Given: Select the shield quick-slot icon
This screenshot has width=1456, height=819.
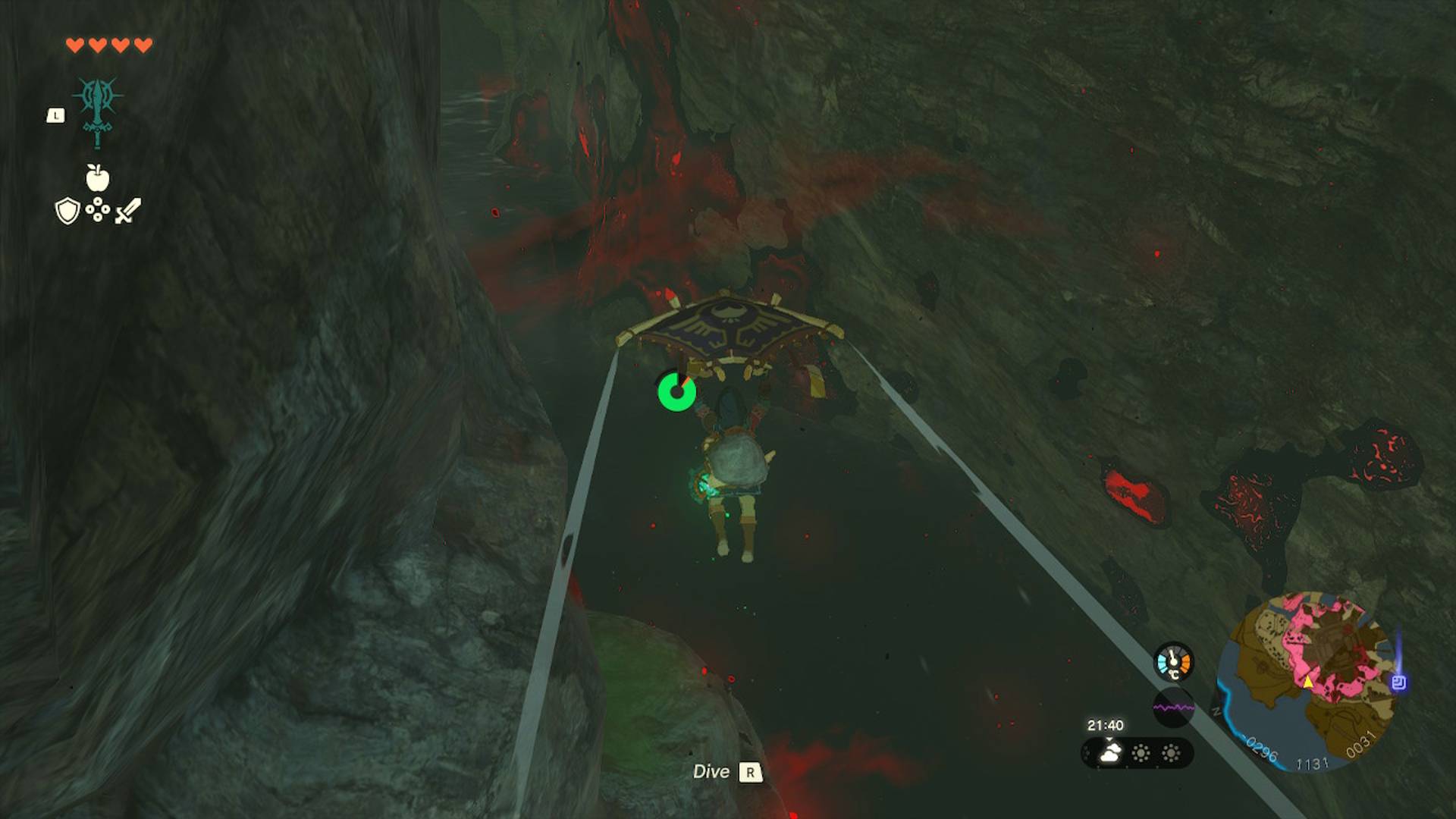Looking at the screenshot, I should [67, 211].
